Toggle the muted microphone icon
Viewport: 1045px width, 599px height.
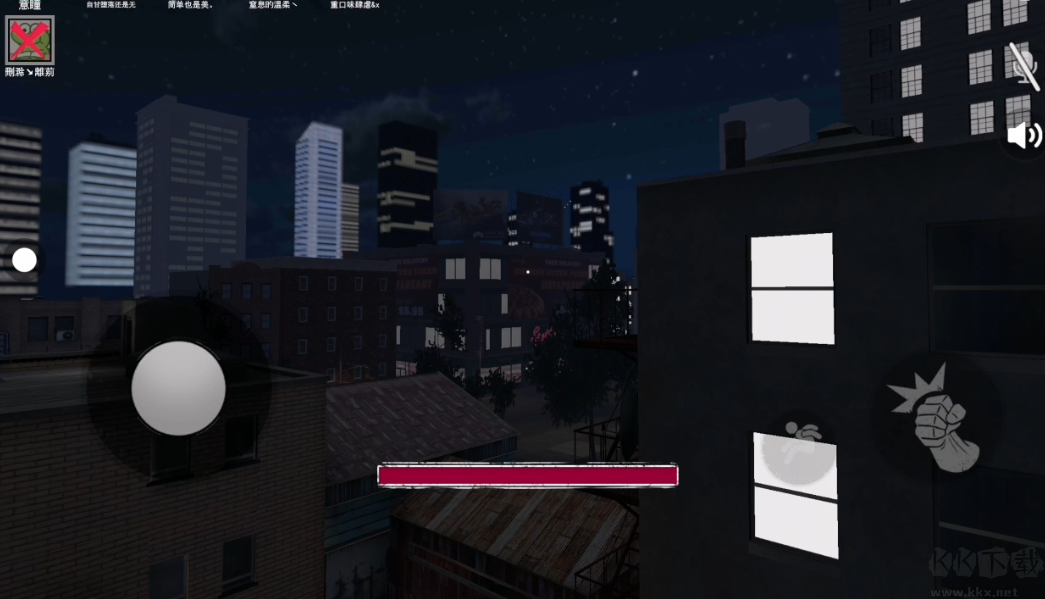point(1023,66)
